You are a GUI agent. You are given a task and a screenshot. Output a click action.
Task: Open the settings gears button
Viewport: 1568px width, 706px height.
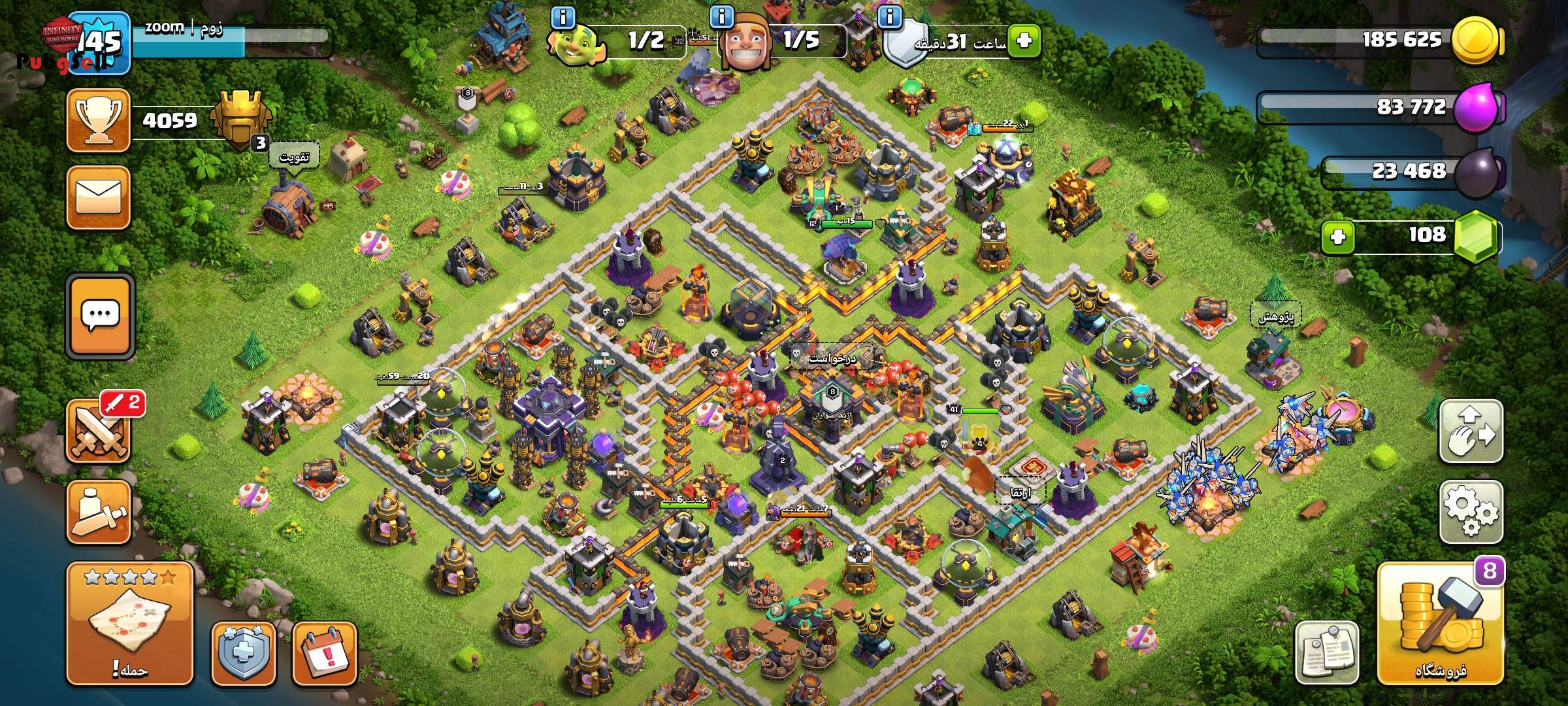click(x=1471, y=511)
